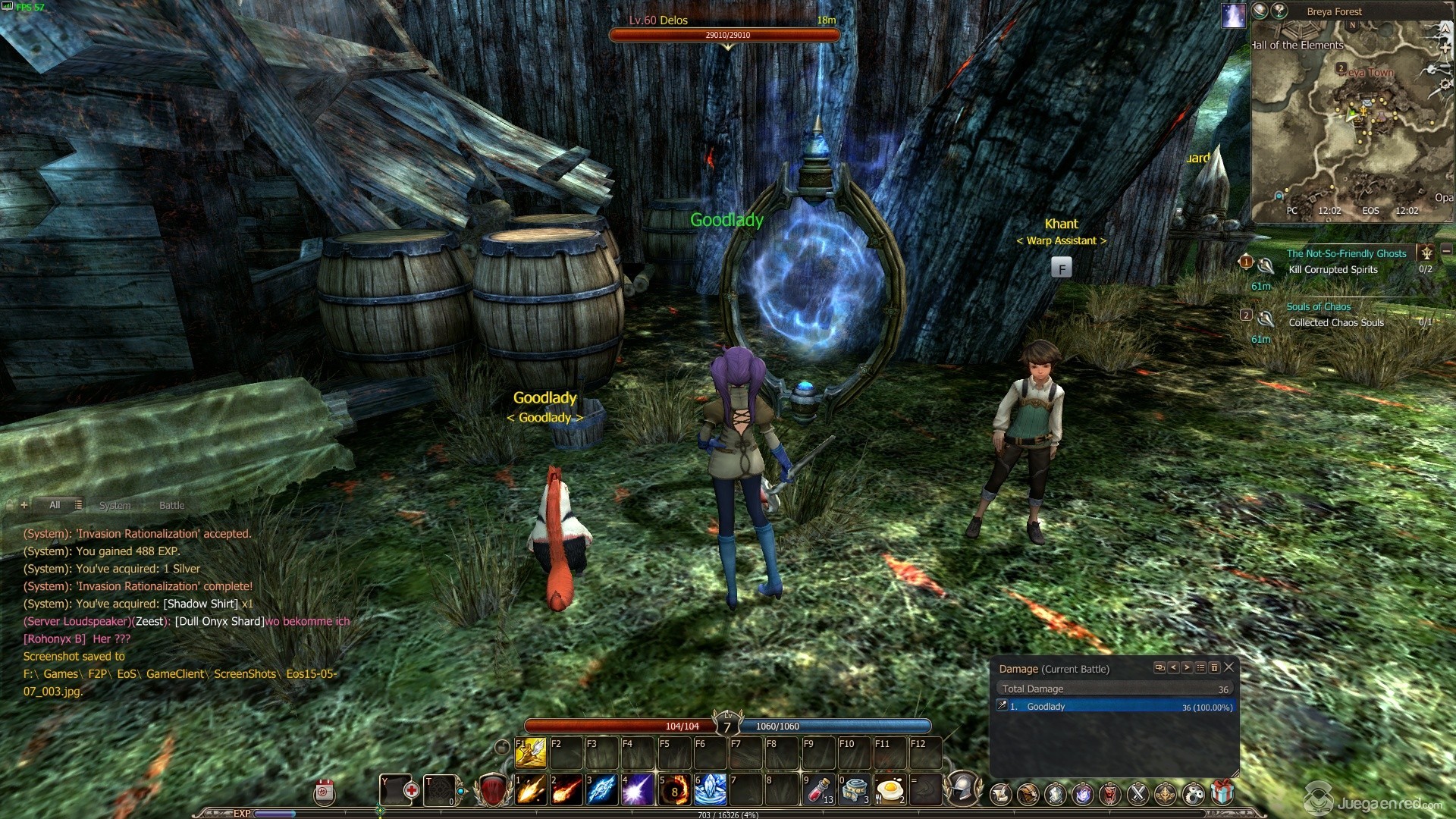Open the calendar icon beside the hotbar
The height and width of the screenshot is (819, 1456).
coord(325,792)
